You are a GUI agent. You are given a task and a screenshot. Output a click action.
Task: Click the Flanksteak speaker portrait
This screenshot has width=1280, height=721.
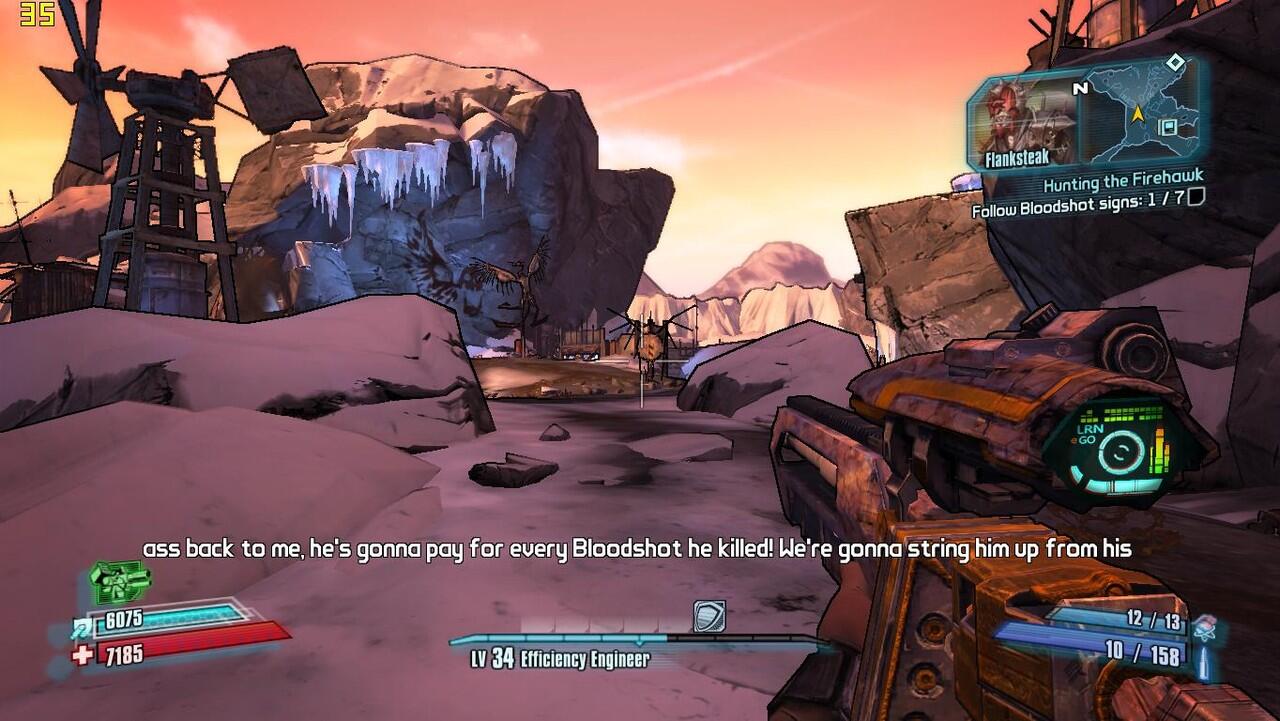(1020, 122)
